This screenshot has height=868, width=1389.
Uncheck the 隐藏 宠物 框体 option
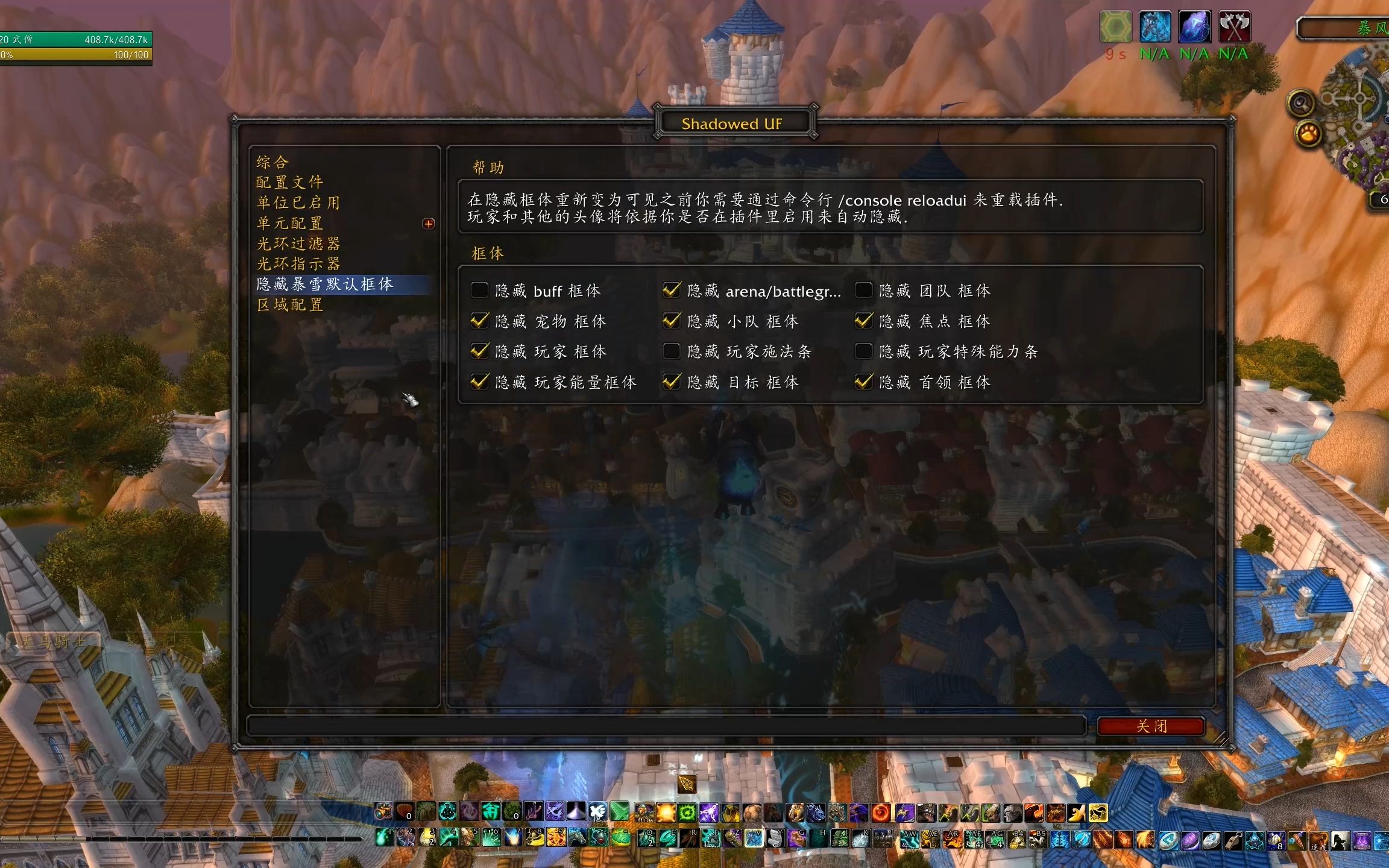click(479, 321)
